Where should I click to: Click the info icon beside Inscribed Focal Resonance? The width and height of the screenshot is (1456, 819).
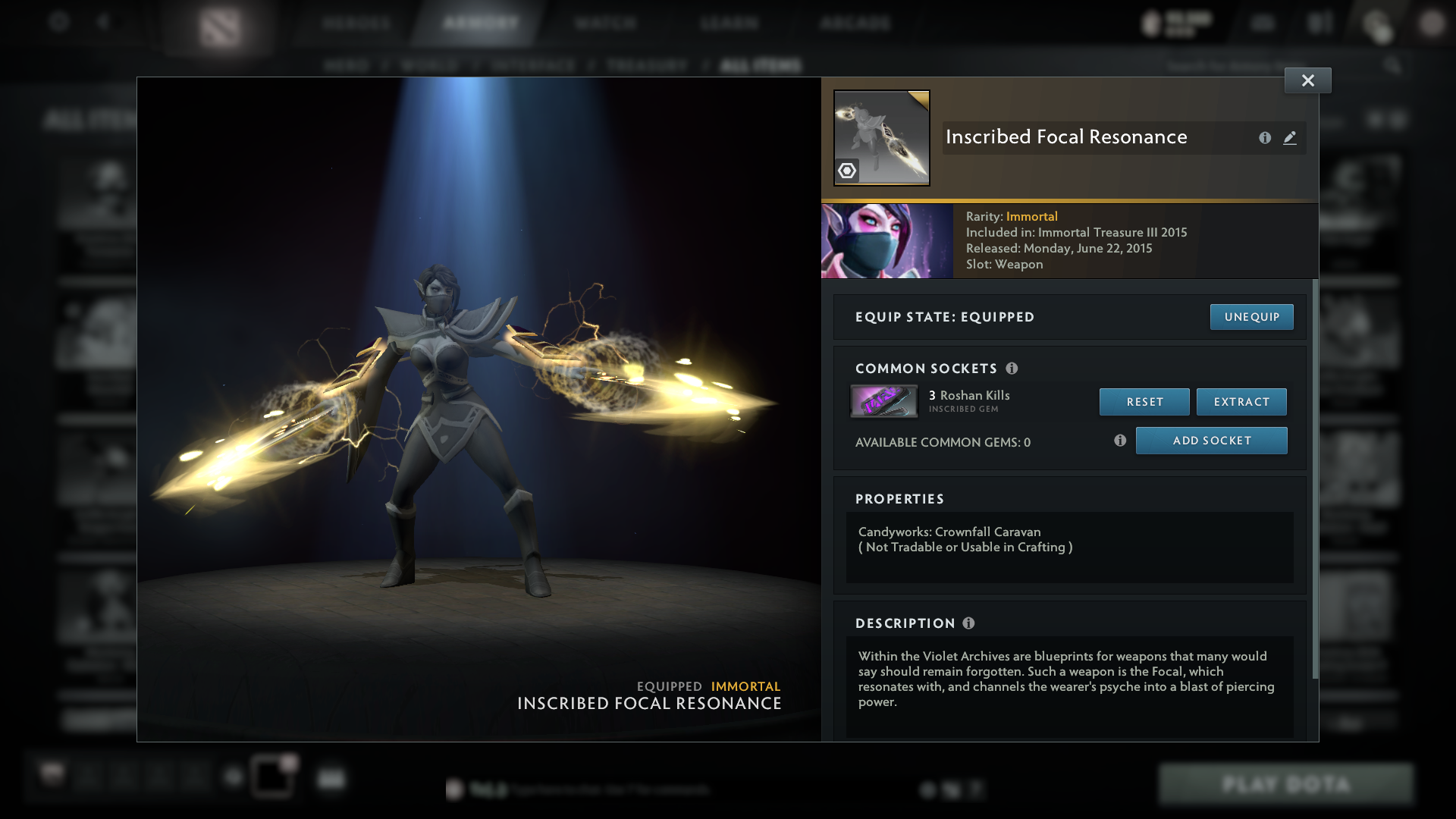click(x=1264, y=138)
